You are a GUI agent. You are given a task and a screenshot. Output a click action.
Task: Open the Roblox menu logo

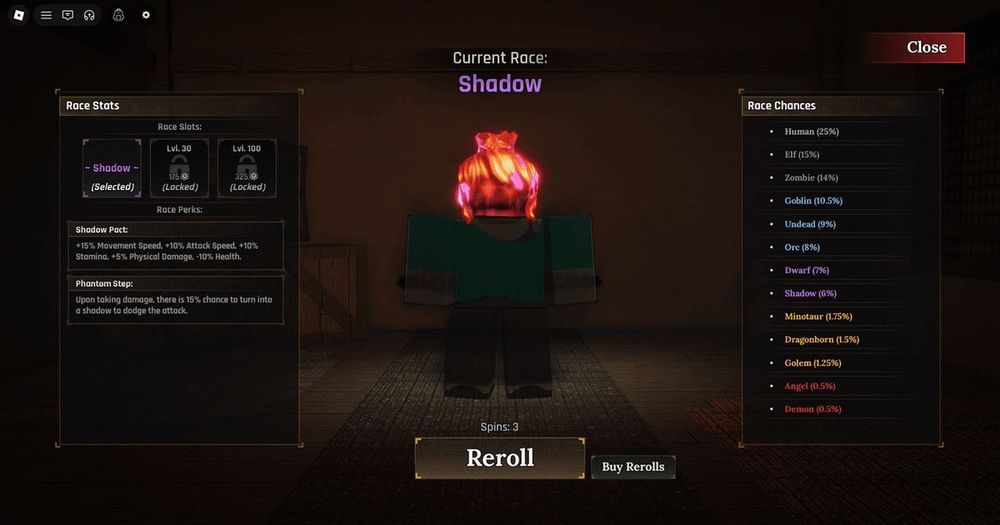[18, 15]
